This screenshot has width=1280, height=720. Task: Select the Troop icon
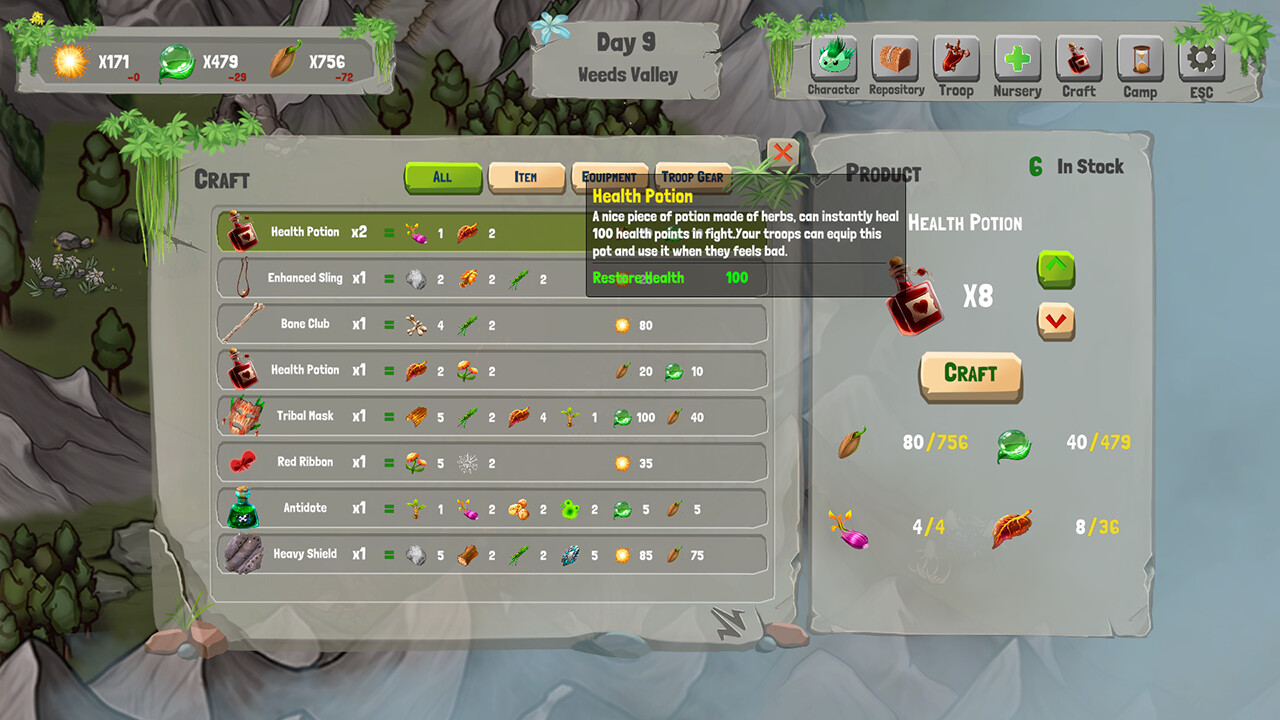[x=956, y=62]
